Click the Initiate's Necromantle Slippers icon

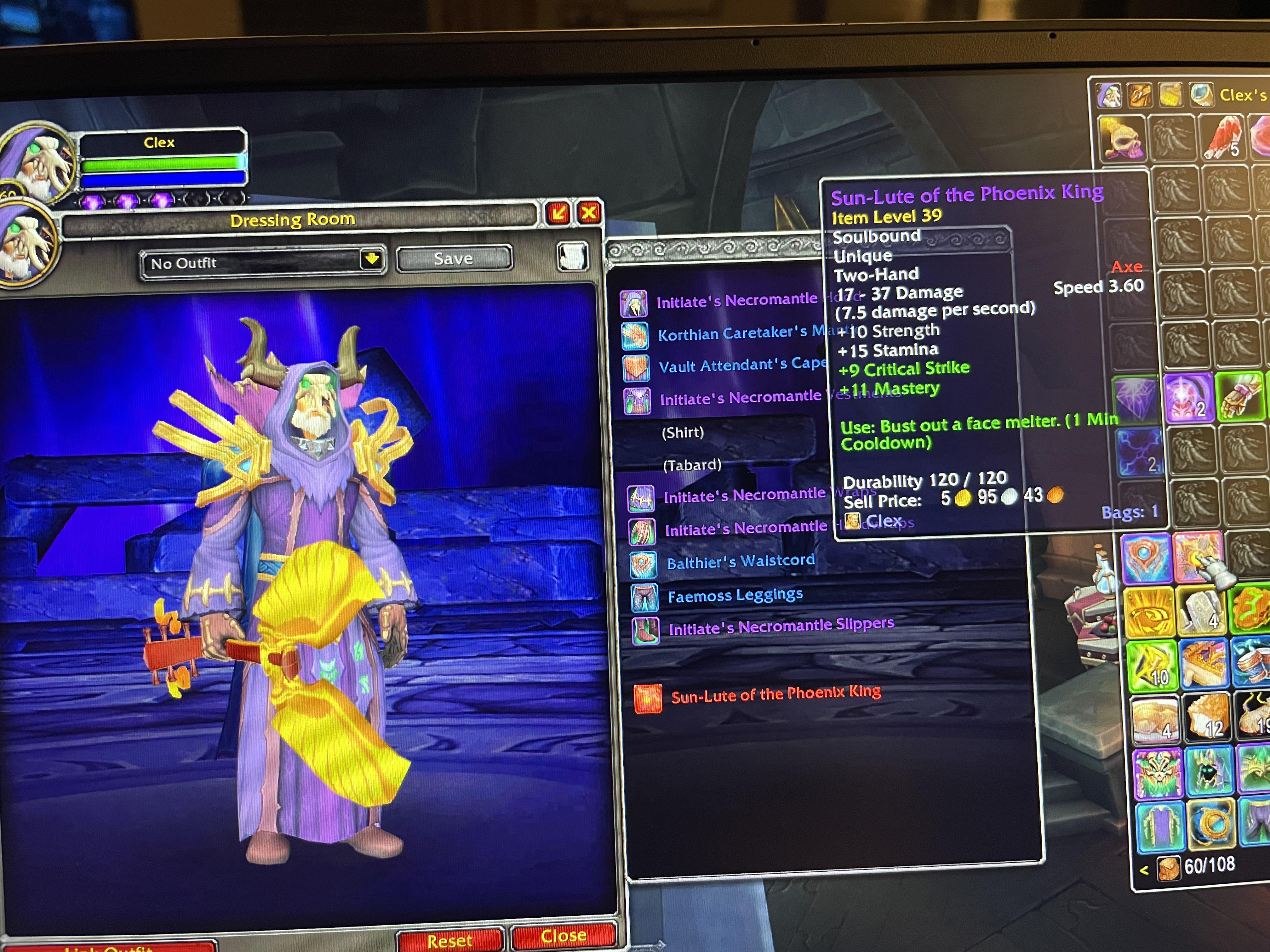[646, 628]
